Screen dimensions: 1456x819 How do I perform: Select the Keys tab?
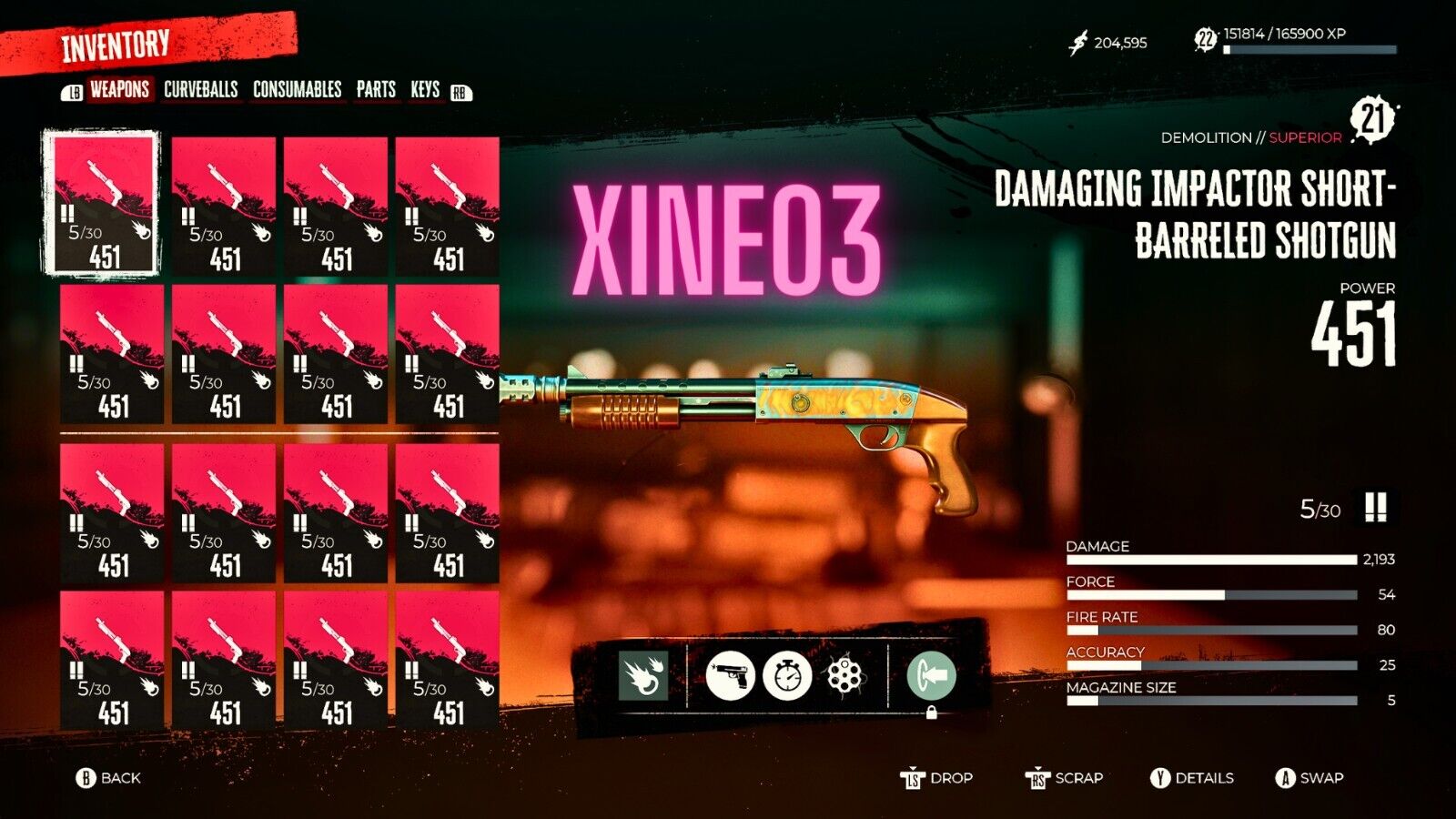click(x=425, y=89)
